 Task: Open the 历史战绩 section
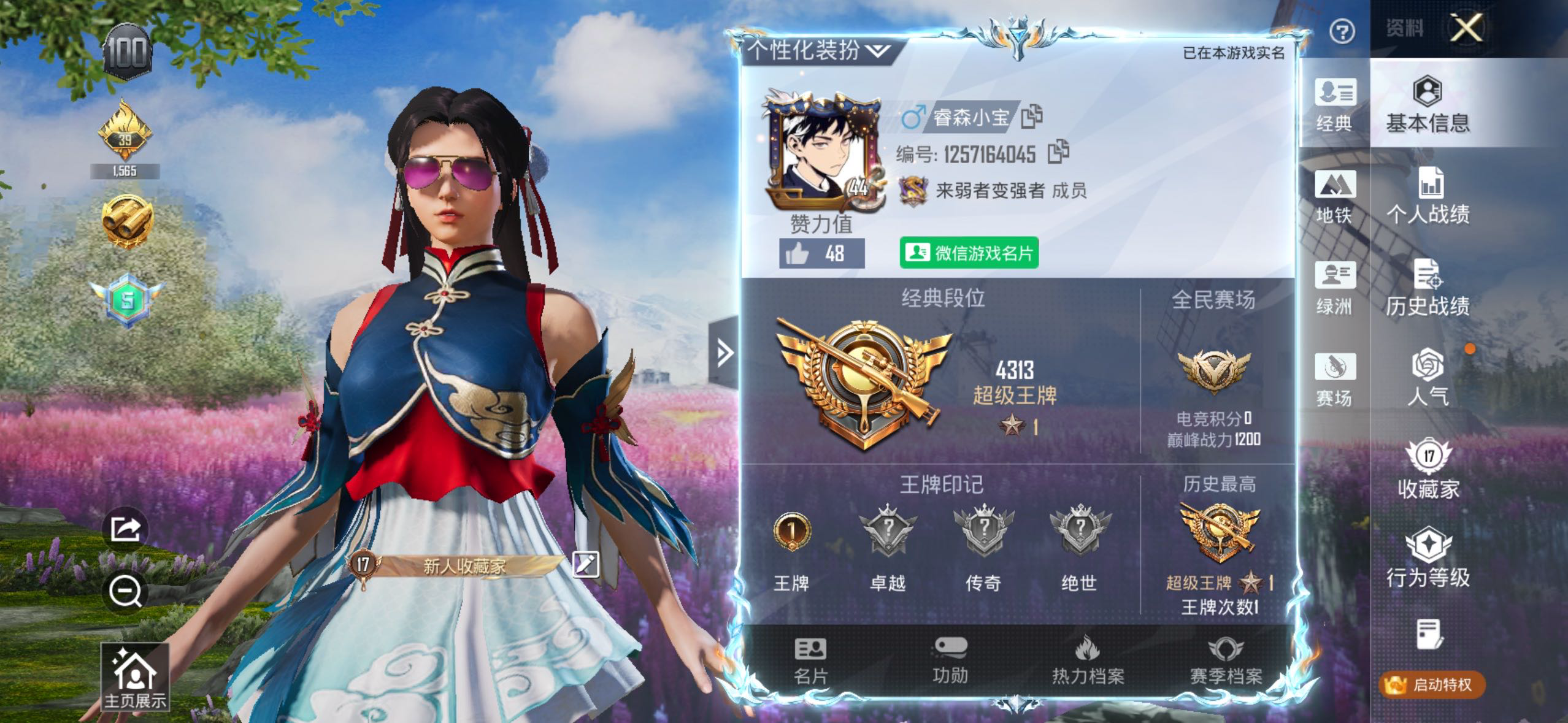click(x=1428, y=287)
